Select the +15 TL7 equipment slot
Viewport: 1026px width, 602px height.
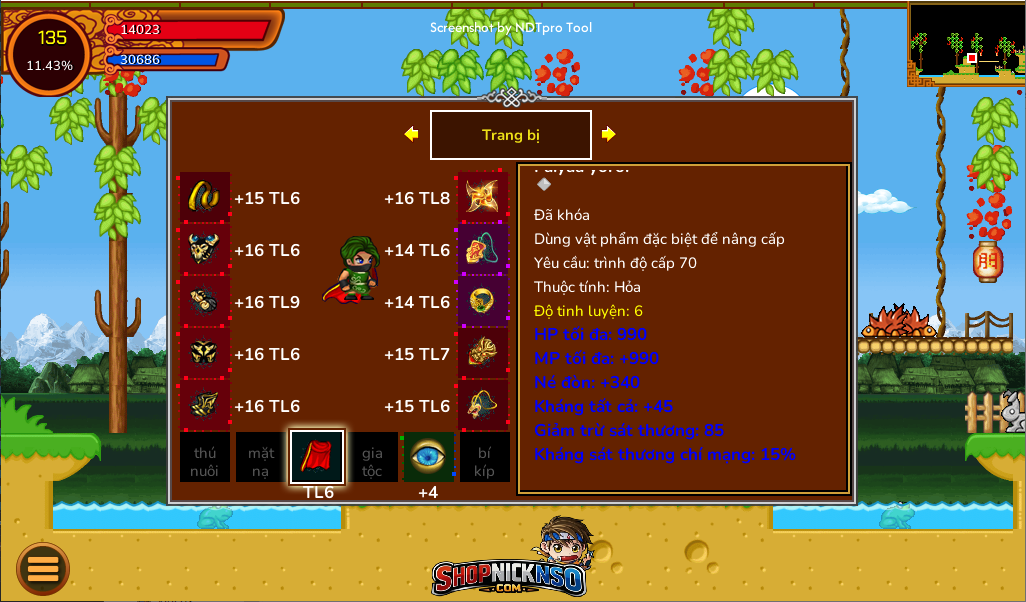[483, 353]
